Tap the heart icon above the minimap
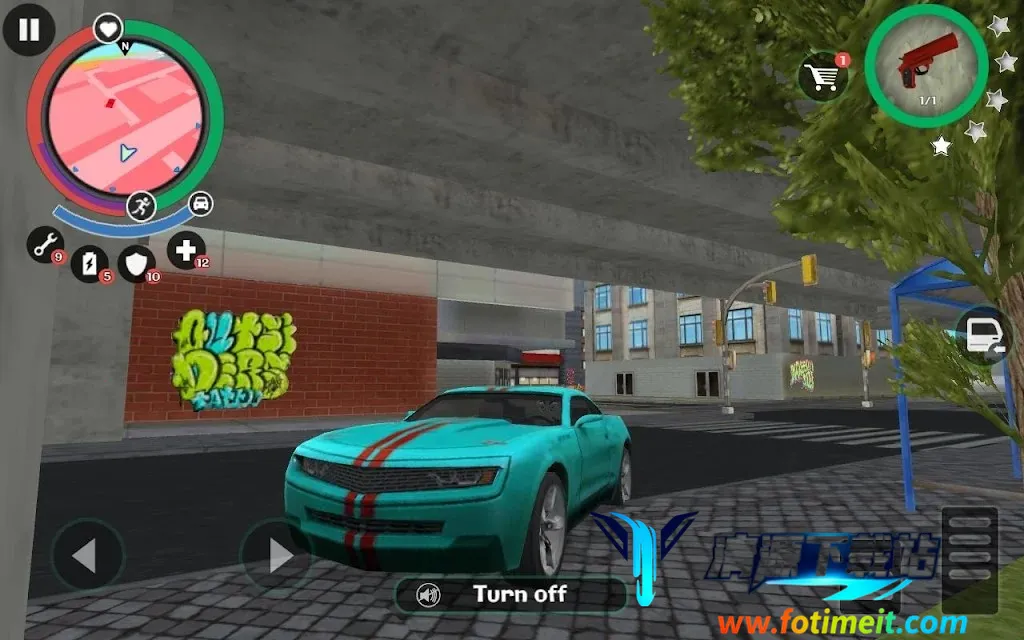Viewport: 1024px width, 640px height. [x=108, y=28]
